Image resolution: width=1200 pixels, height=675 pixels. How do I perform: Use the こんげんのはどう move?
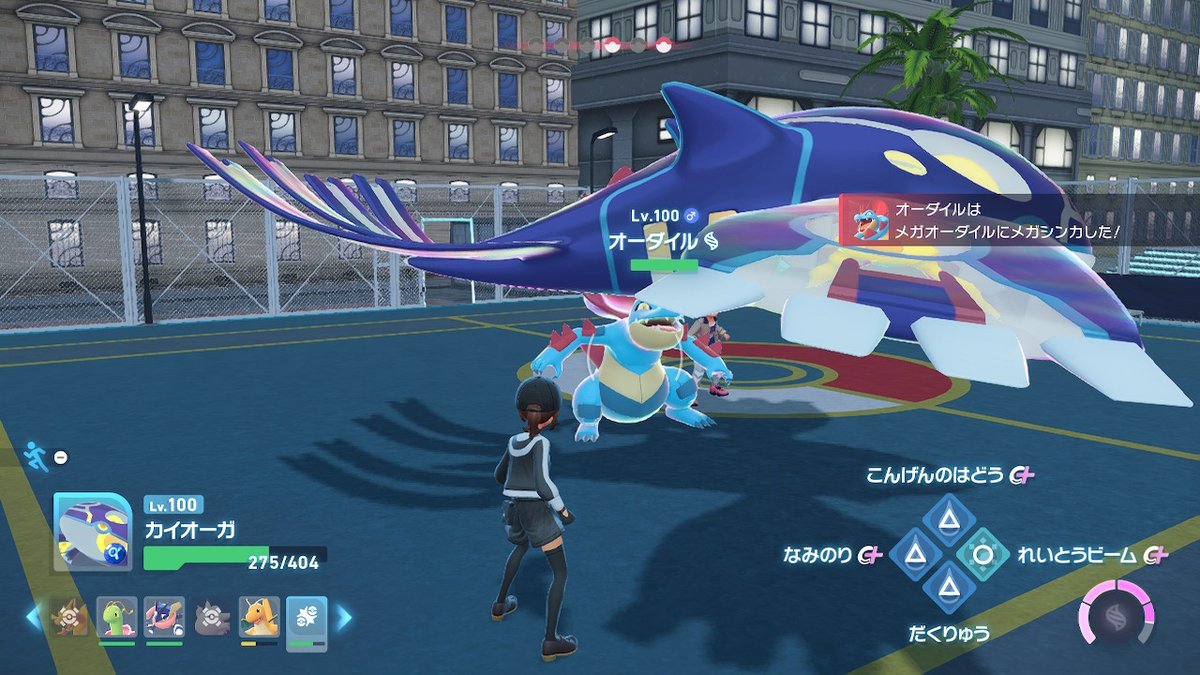pyautogui.click(x=944, y=517)
